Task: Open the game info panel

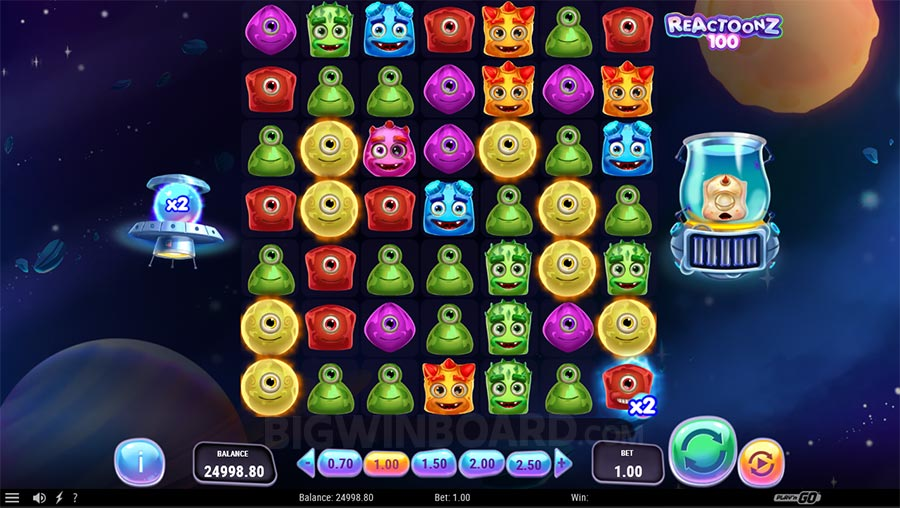Action: (x=139, y=462)
